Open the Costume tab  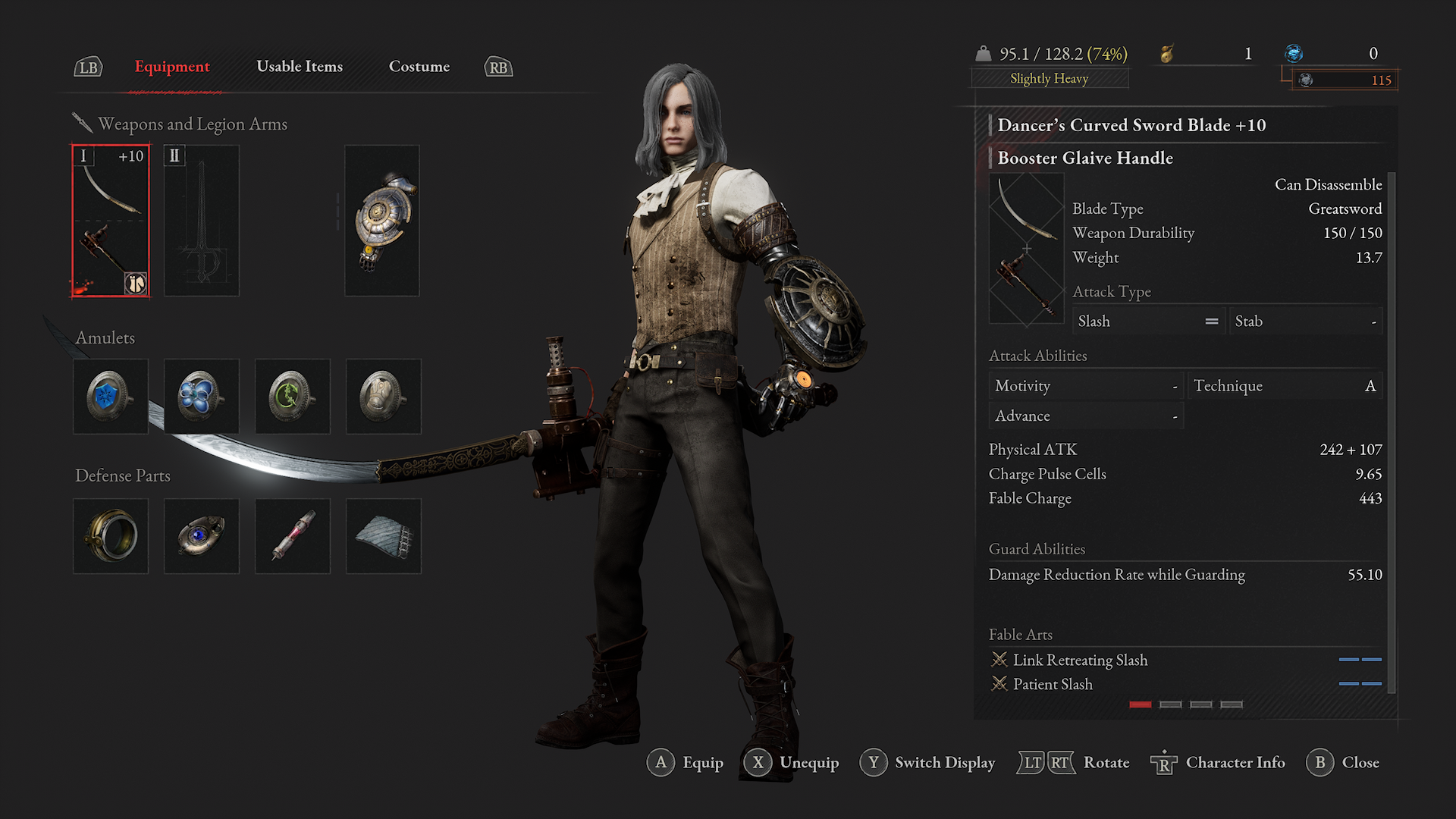(x=419, y=67)
